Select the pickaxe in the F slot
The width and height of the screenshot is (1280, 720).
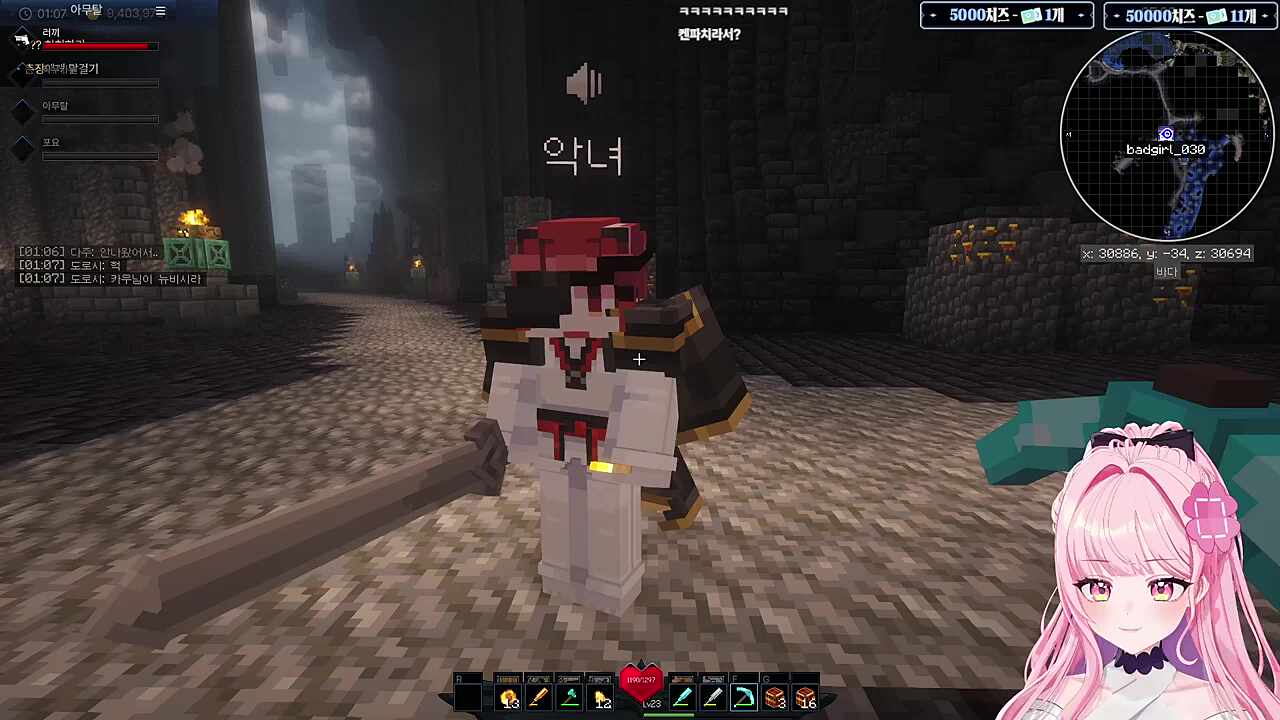coord(744,697)
